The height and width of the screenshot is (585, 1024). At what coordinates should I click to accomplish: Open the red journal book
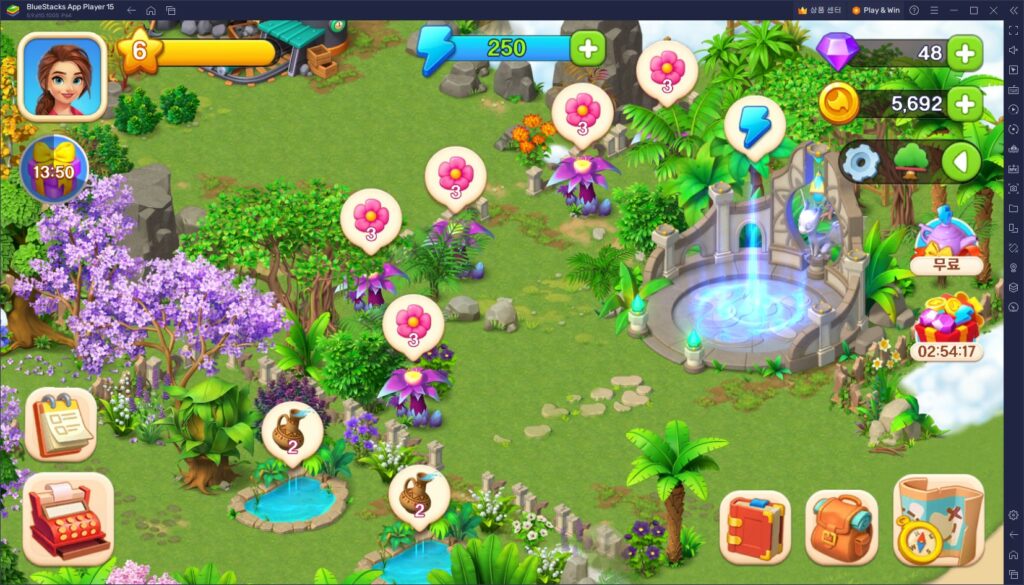[x=754, y=526]
